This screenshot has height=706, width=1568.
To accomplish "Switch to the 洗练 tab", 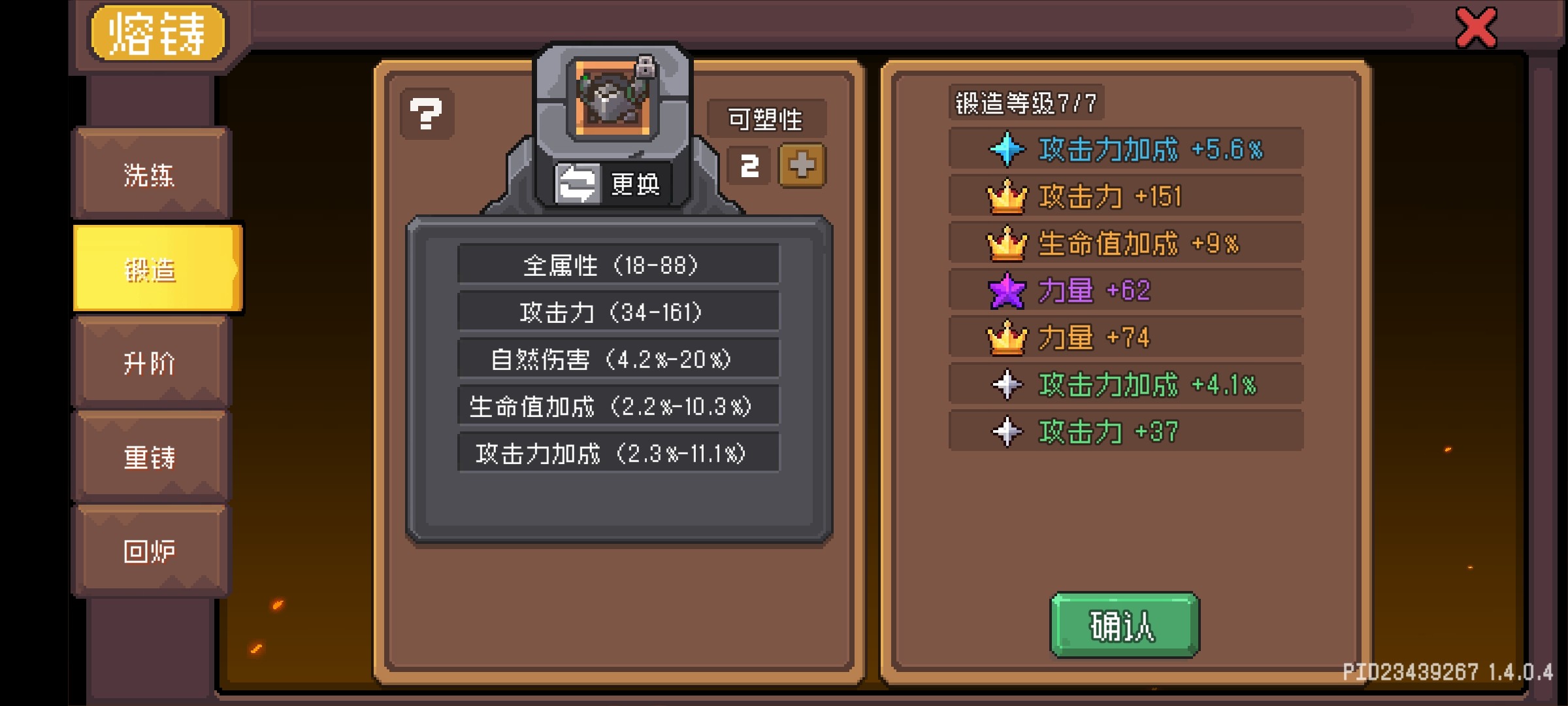I will 152,175.
